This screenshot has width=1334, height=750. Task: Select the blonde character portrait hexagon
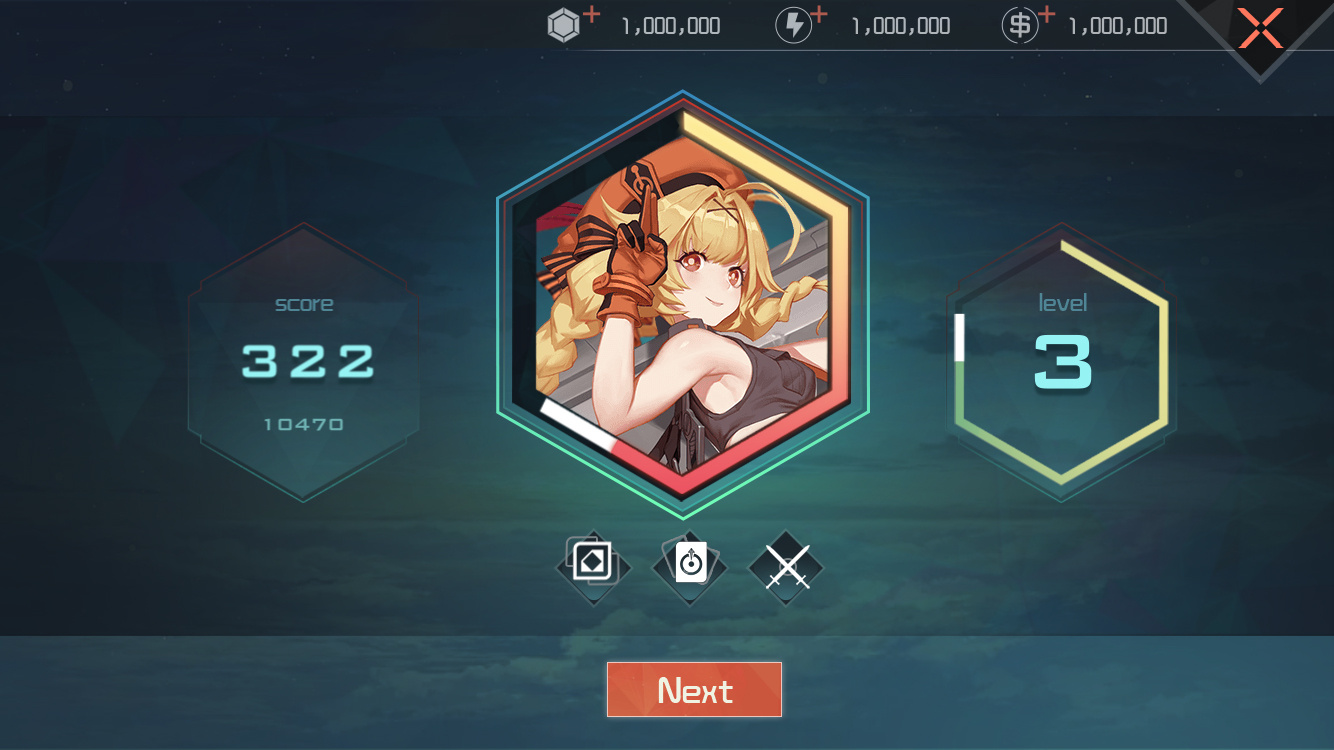[x=683, y=305]
